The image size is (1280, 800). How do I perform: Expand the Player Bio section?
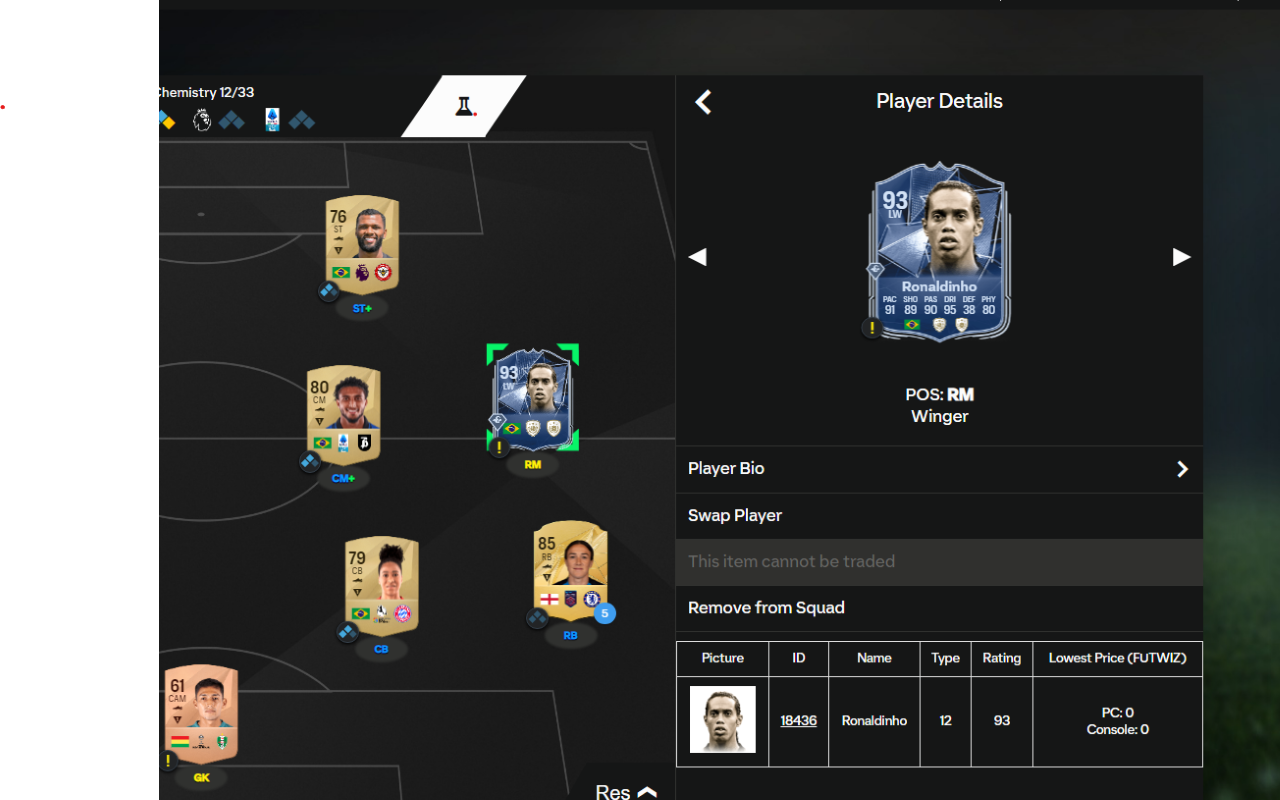(939, 468)
